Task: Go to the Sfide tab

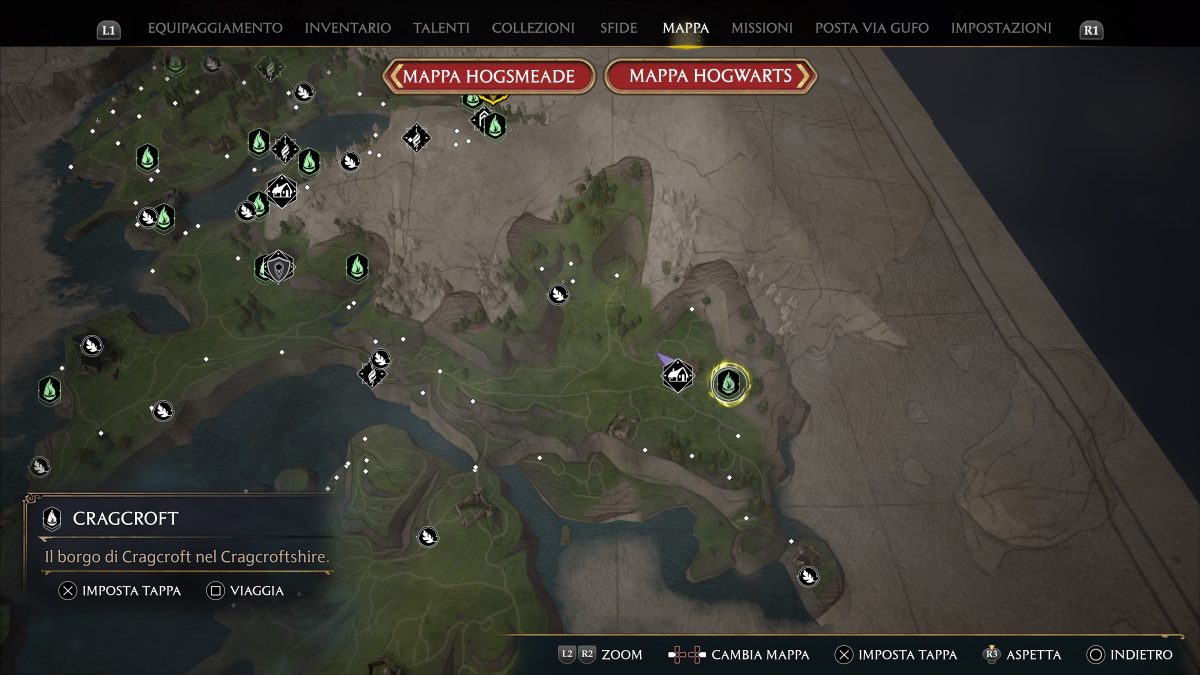Action: [619, 28]
